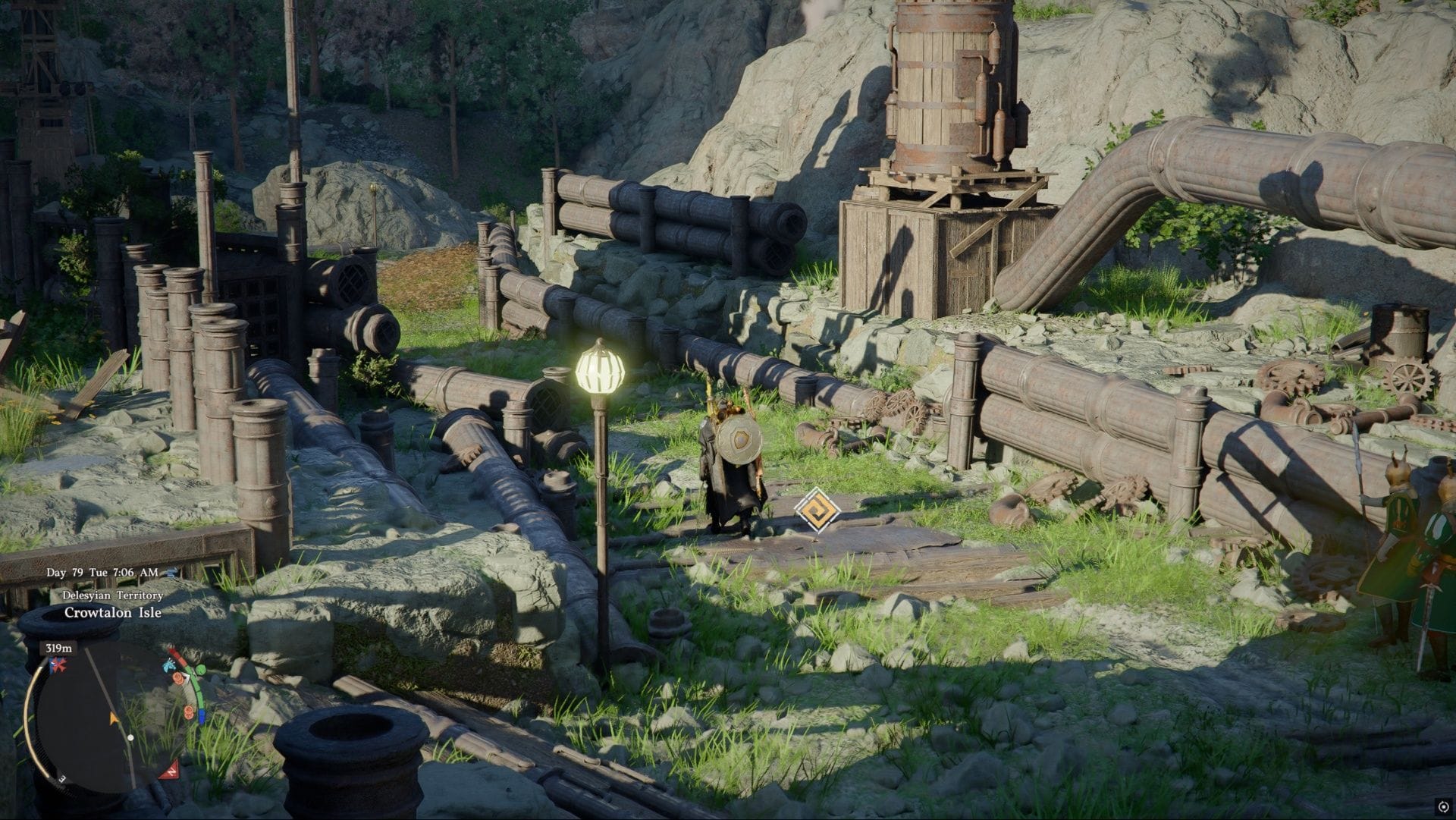
Task: Click the camera rotation icon in the bottom-right corner
Action: [1443, 806]
